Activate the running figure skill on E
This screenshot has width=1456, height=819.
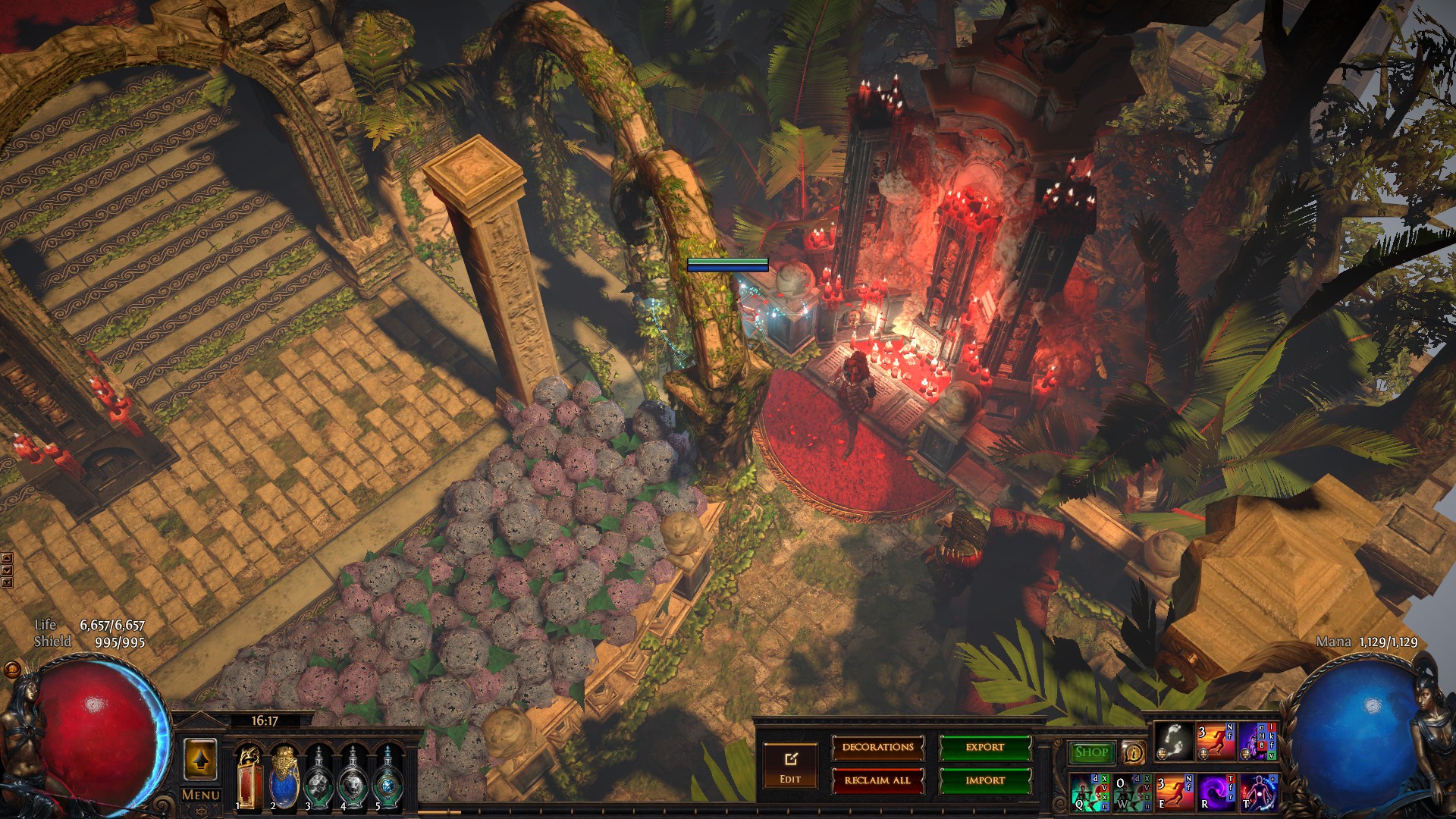tap(1174, 792)
